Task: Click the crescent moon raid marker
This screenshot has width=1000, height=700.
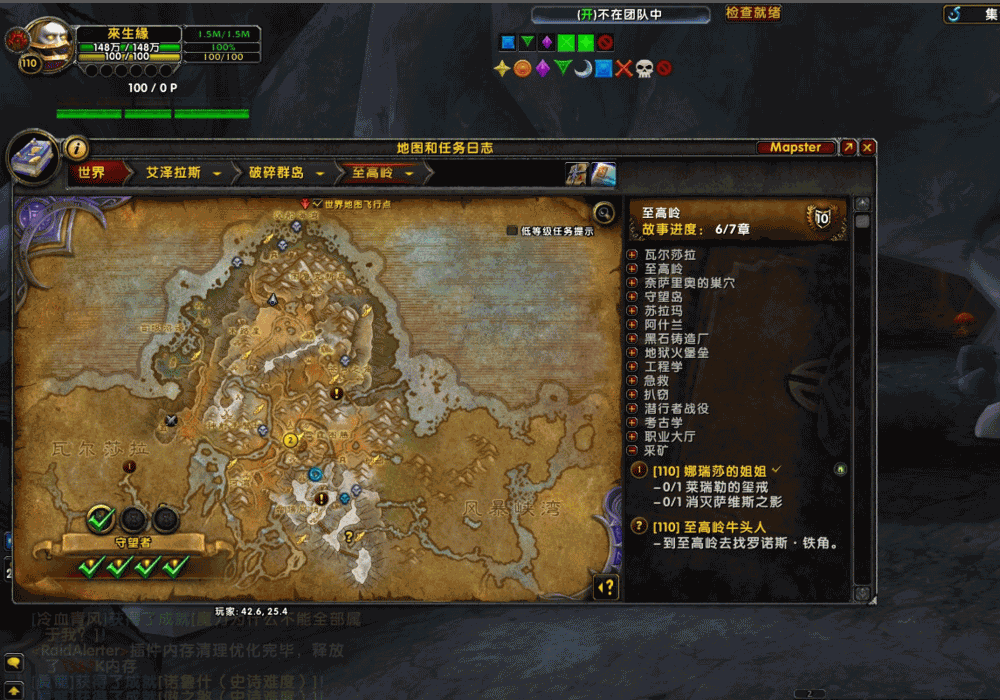Action: [582, 68]
